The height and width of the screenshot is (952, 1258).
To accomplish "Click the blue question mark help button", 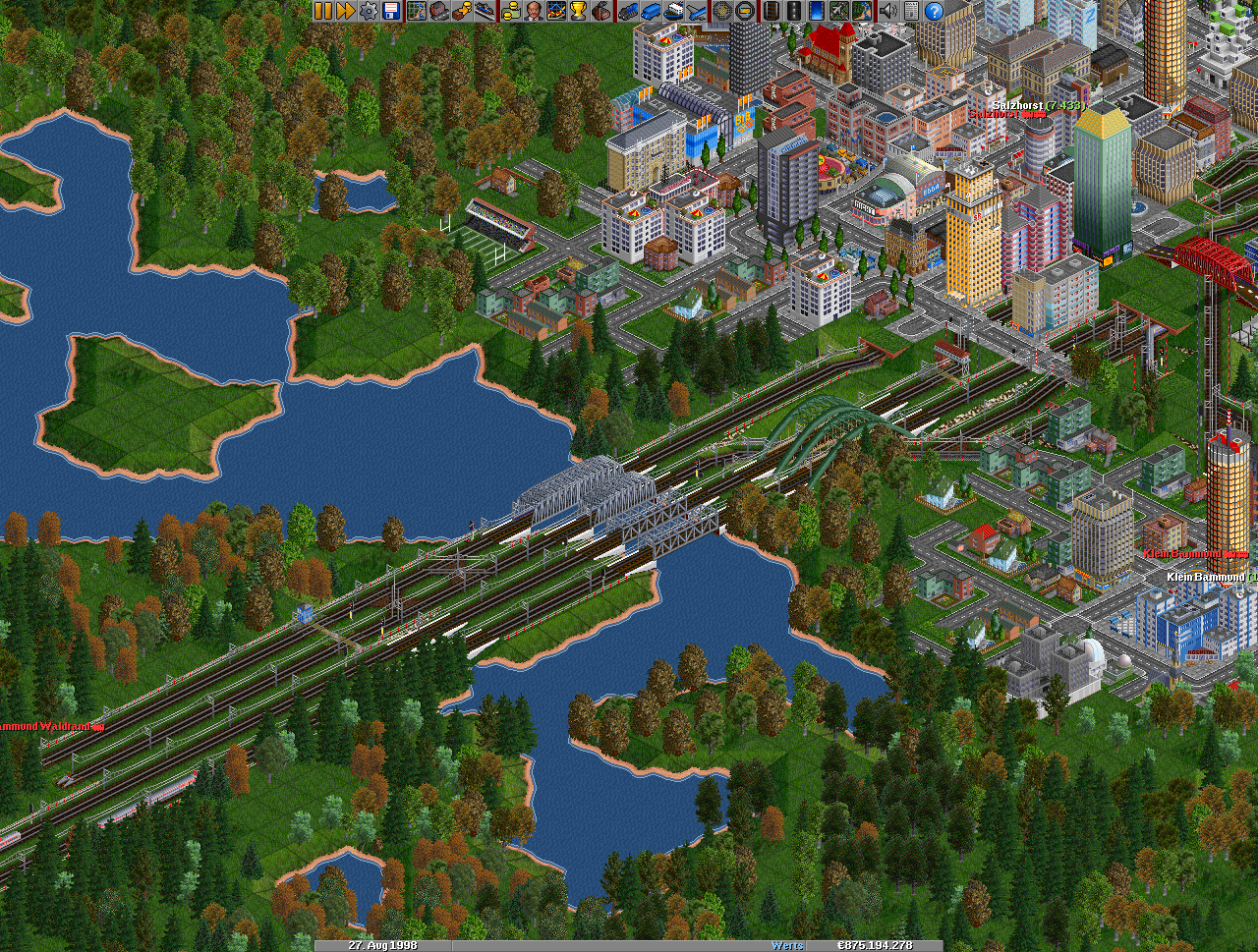I will coord(934,11).
